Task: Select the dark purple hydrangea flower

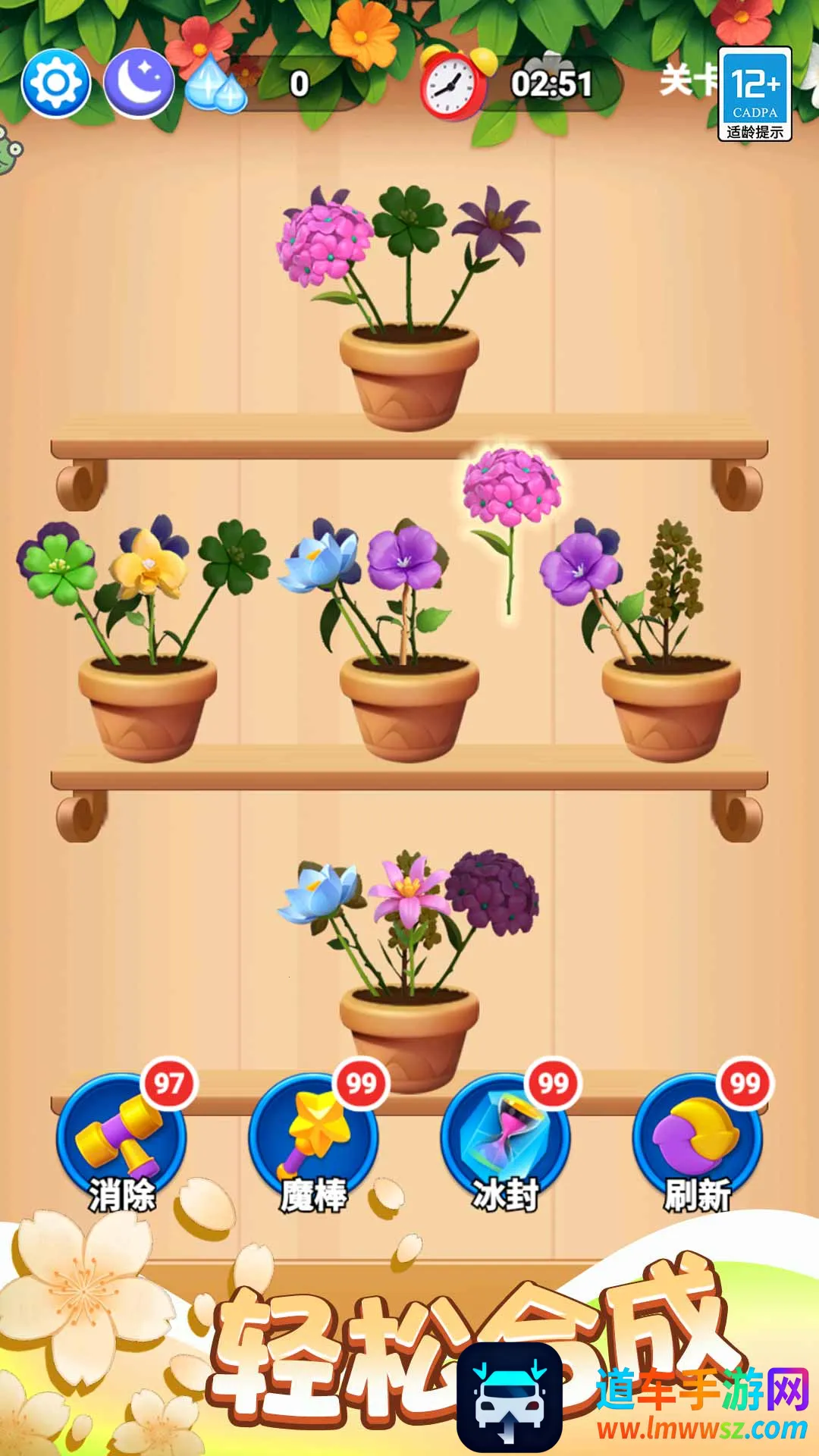Action: point(493,891)
